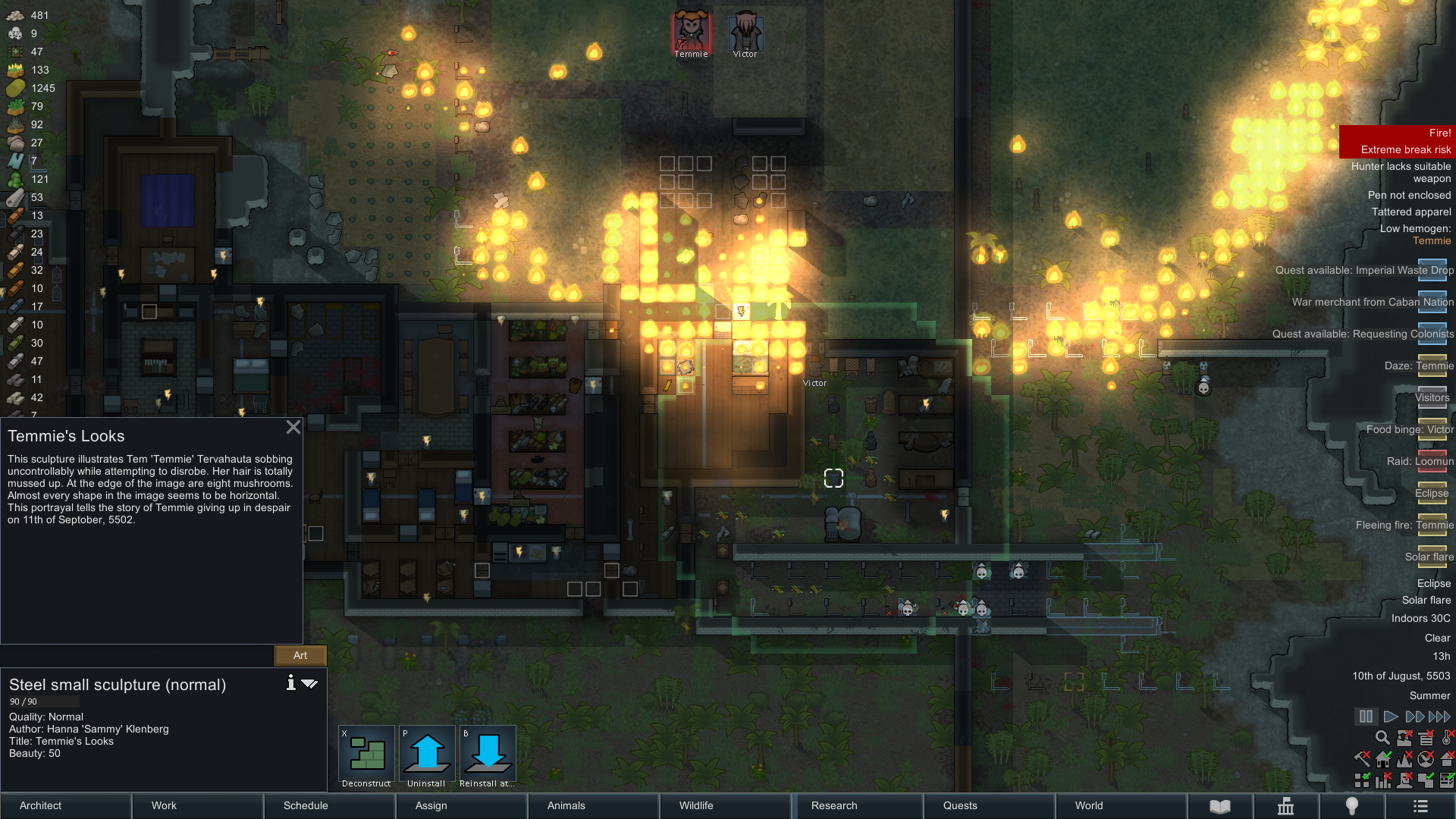The height and width of the screenshot is (819, 1456).
Task: Open the Architect menu
Action: (x=66, y=805)
